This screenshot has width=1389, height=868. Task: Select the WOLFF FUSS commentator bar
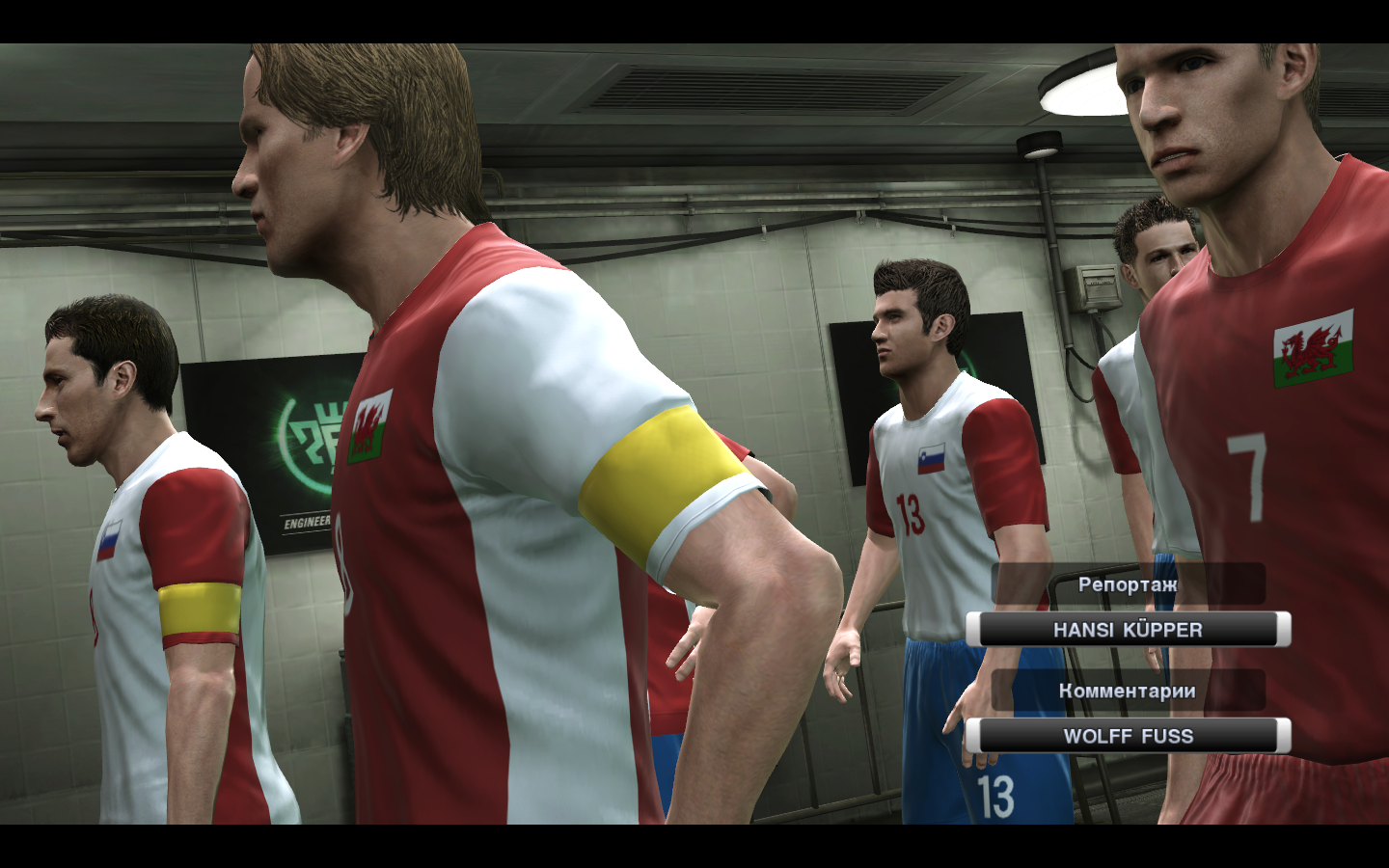(1128, 736)
